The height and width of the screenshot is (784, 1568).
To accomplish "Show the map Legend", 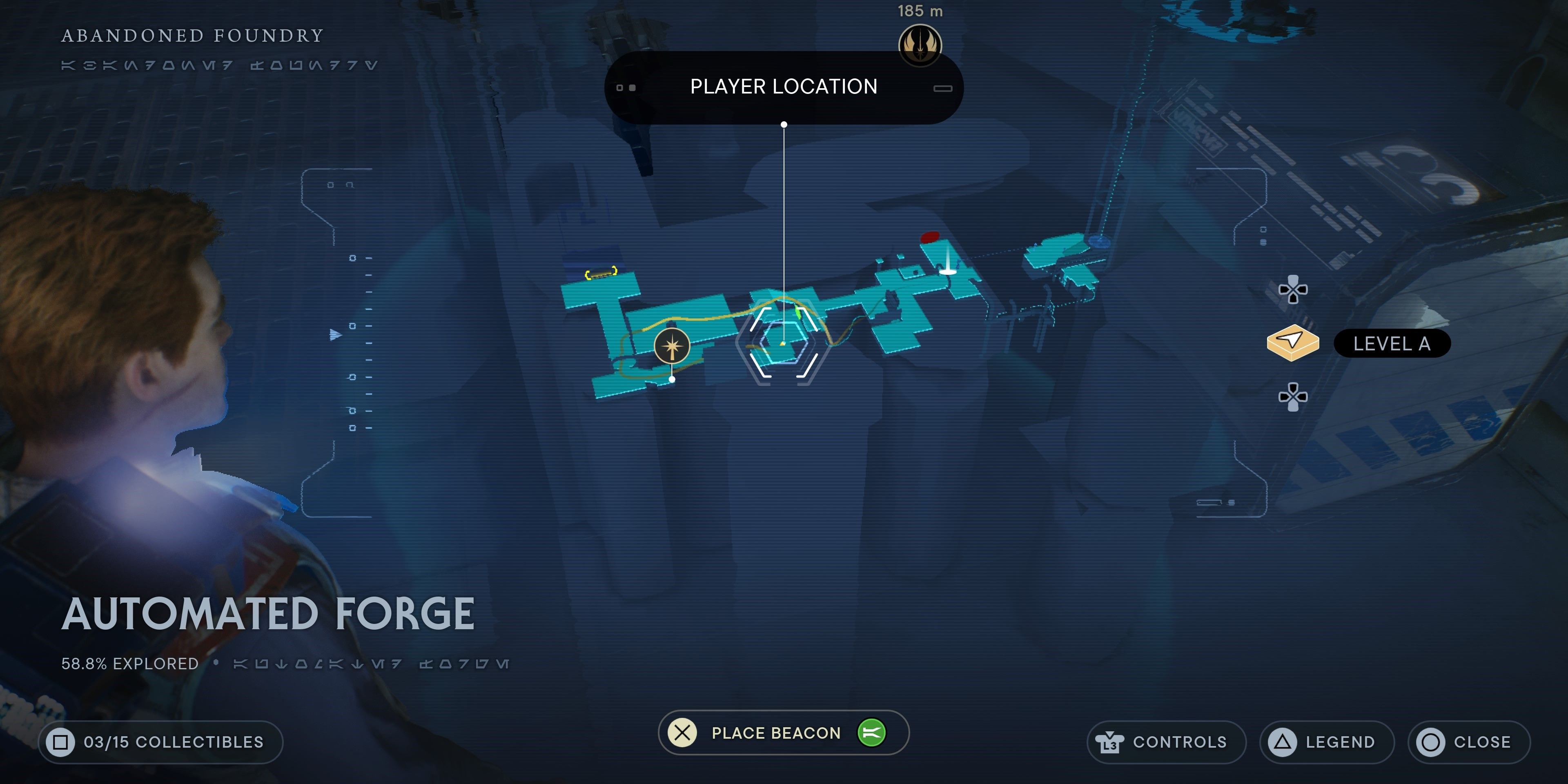I will pyautogui.click(x=1326, y=742).
